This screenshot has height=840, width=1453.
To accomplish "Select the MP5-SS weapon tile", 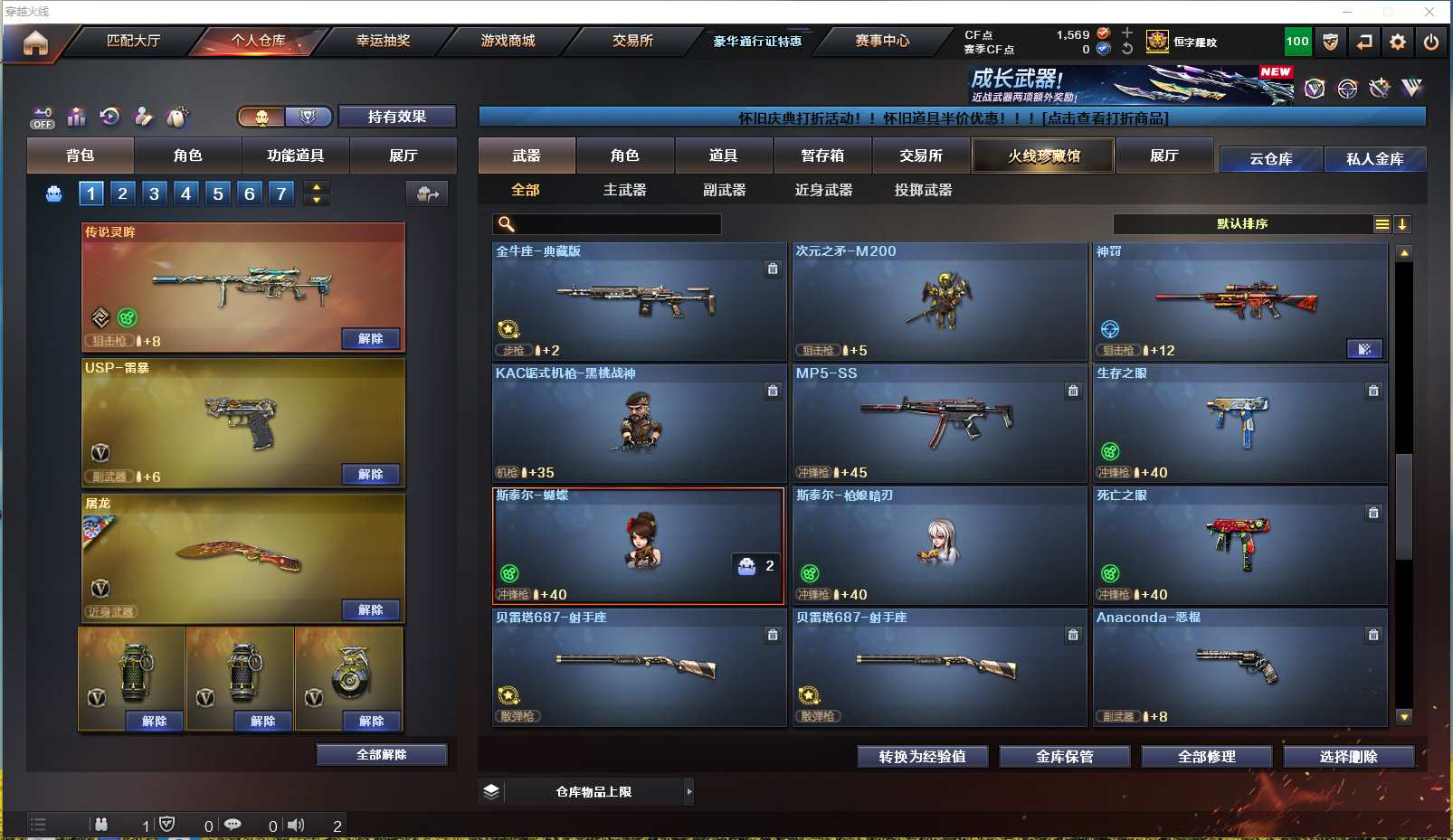I will pos(939,423).
